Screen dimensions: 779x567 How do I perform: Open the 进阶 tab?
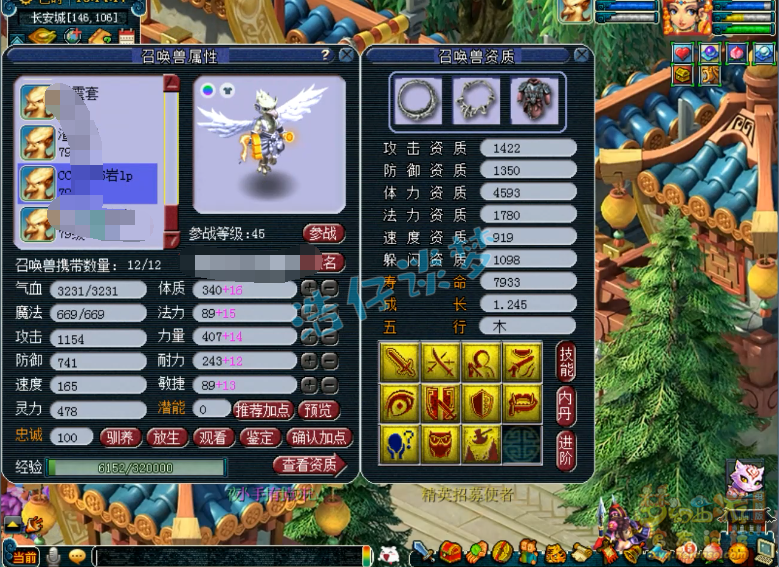tap(565, 446)
